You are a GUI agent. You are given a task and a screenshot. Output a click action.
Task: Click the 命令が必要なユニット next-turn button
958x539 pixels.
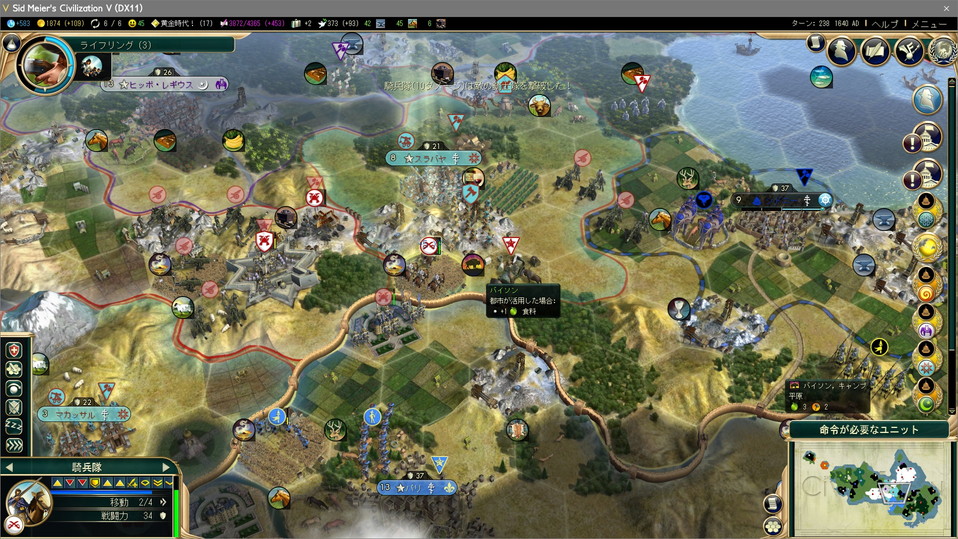click(x=869, y=430)
